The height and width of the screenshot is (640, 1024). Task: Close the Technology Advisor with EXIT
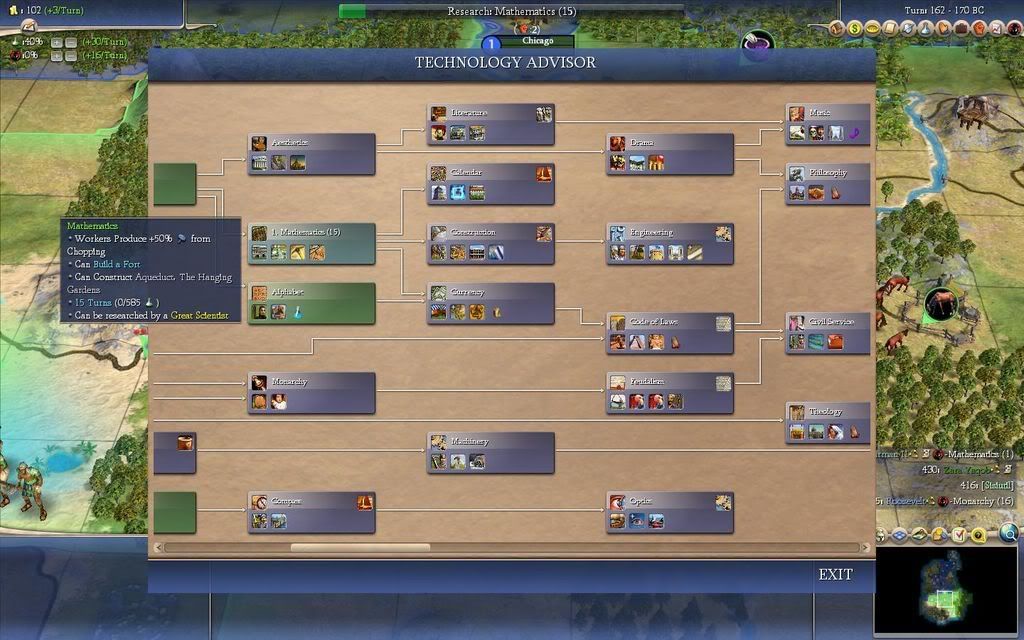835,574
